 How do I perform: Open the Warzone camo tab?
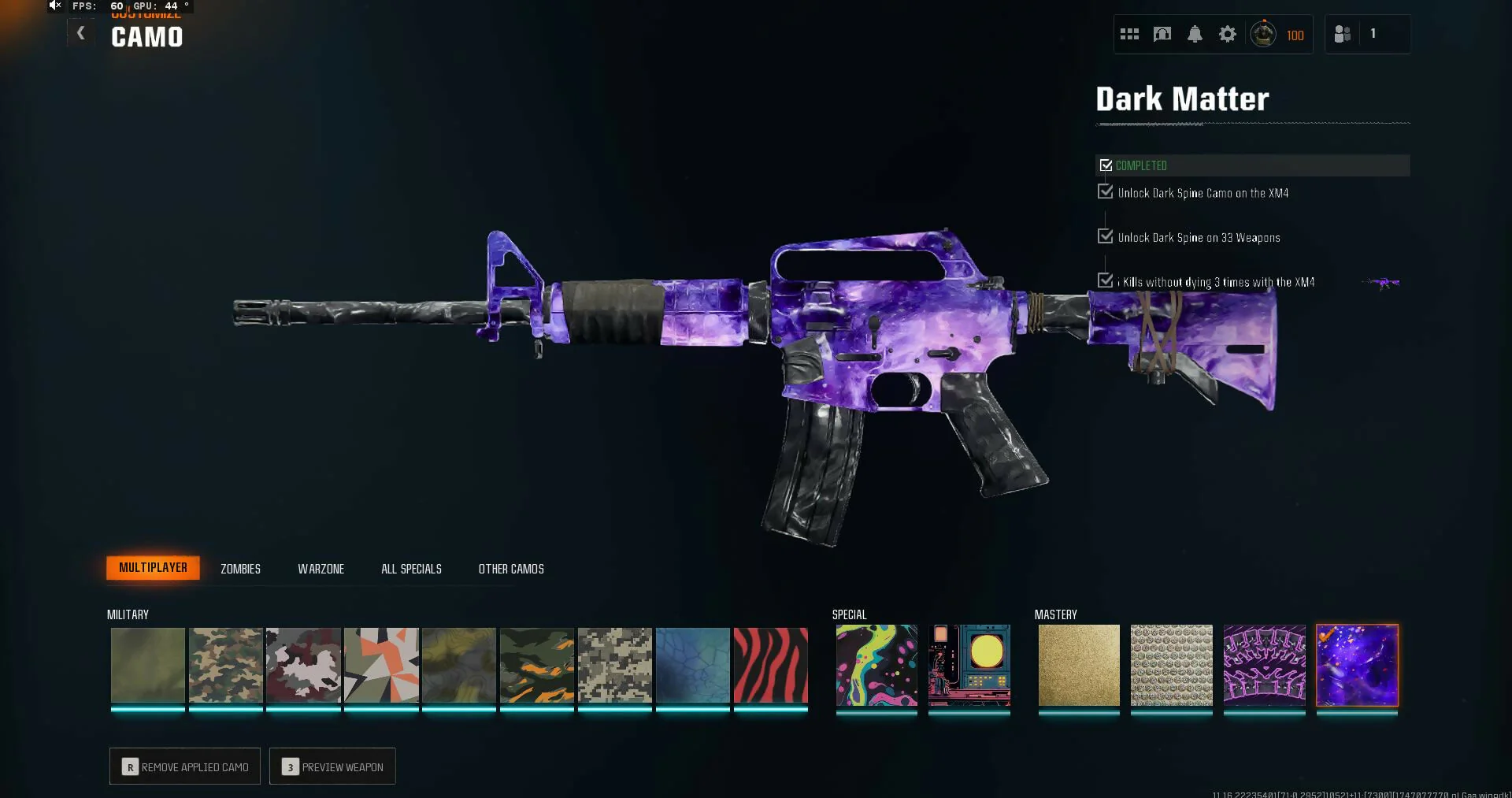[321, 569]
